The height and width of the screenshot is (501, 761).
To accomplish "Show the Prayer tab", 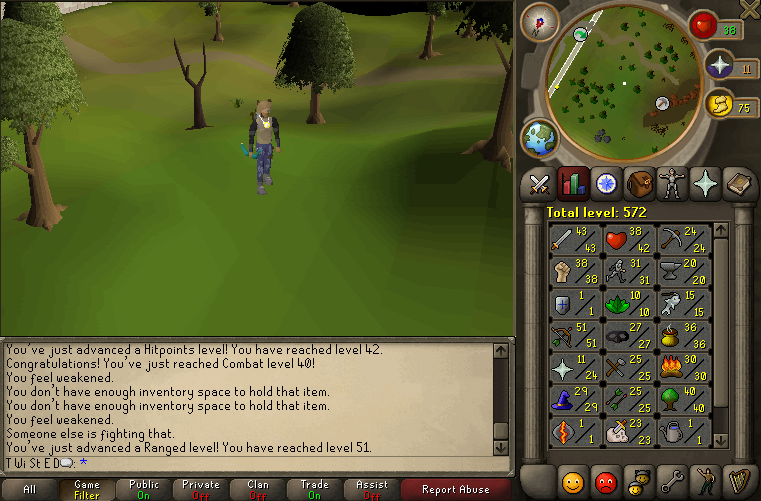I will point(707,183).
